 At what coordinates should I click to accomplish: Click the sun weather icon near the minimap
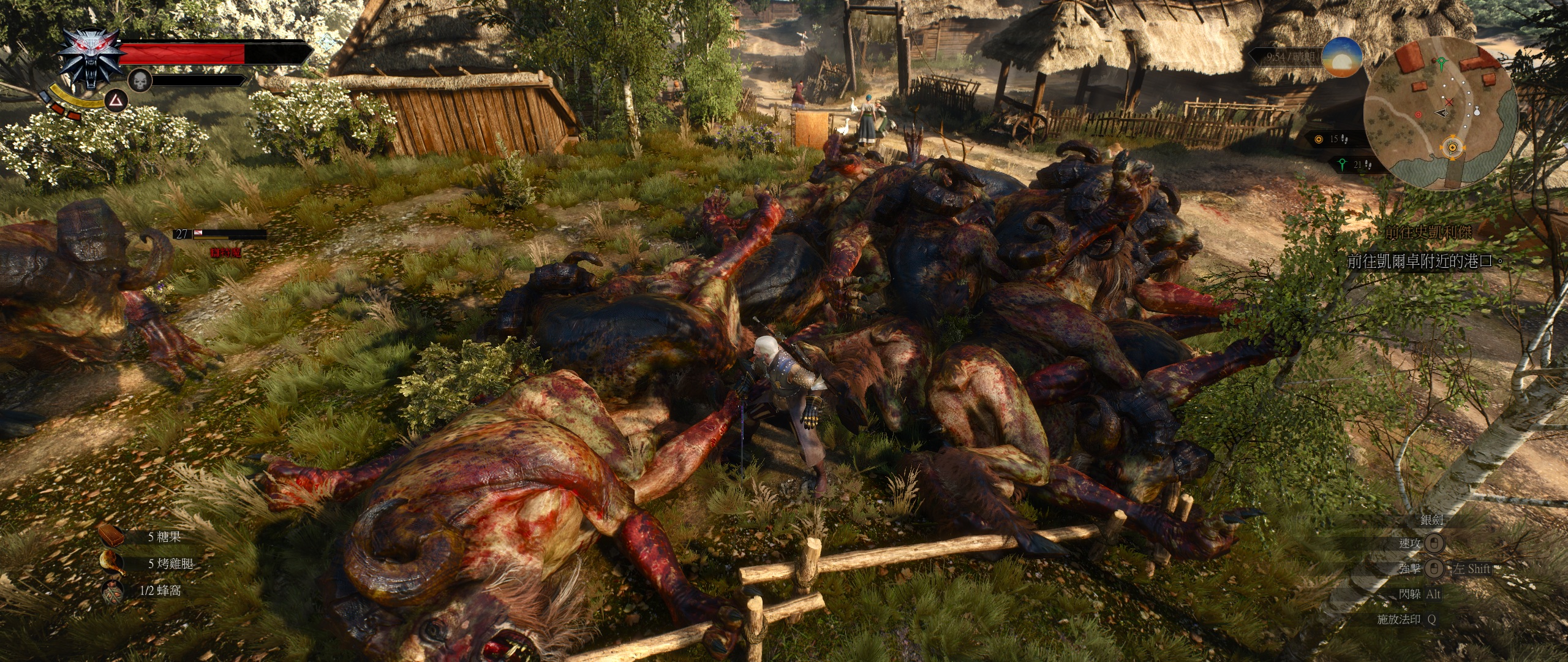tap(1343, 58)
